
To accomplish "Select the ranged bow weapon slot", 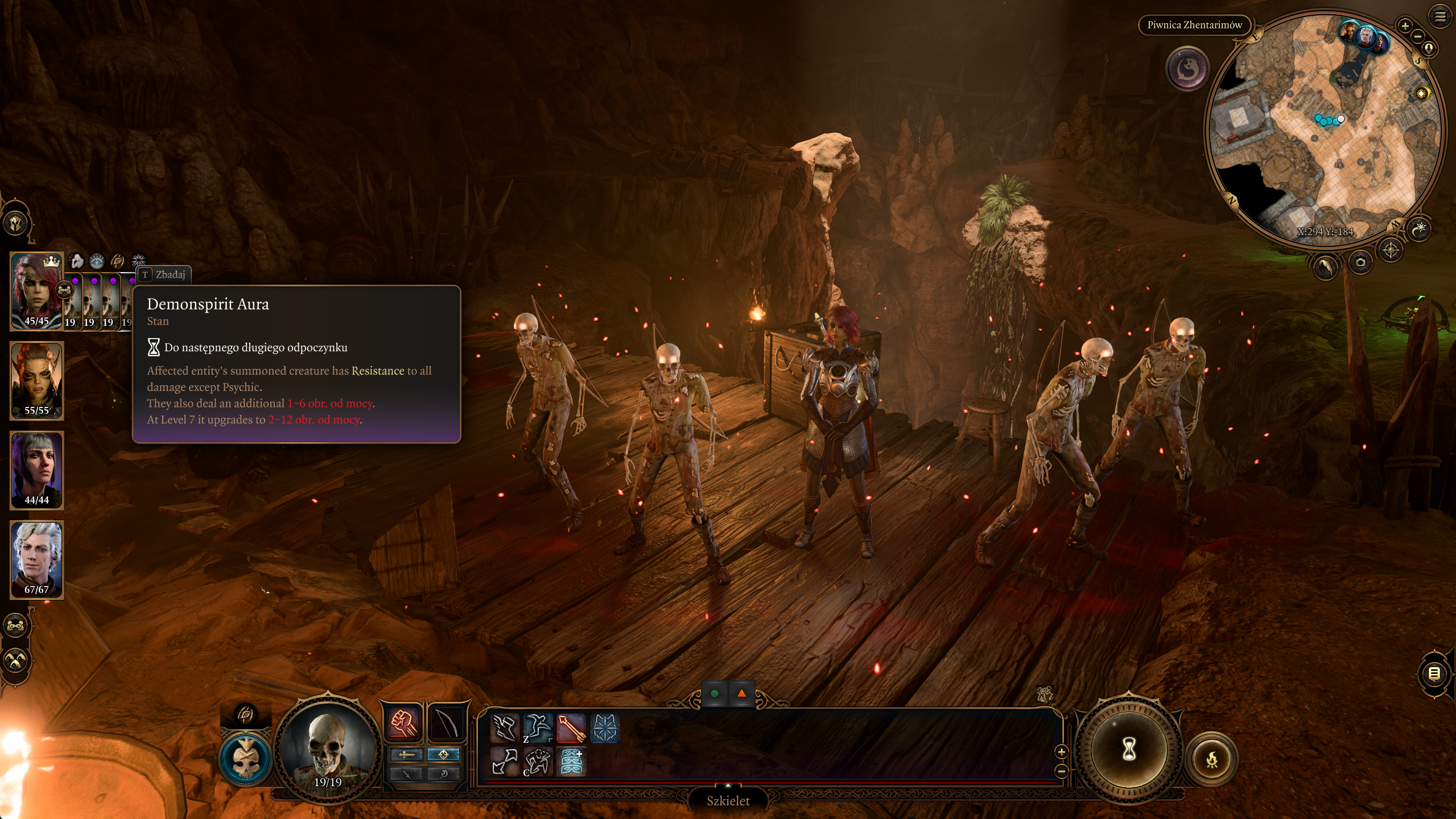I will pos(446,723).
